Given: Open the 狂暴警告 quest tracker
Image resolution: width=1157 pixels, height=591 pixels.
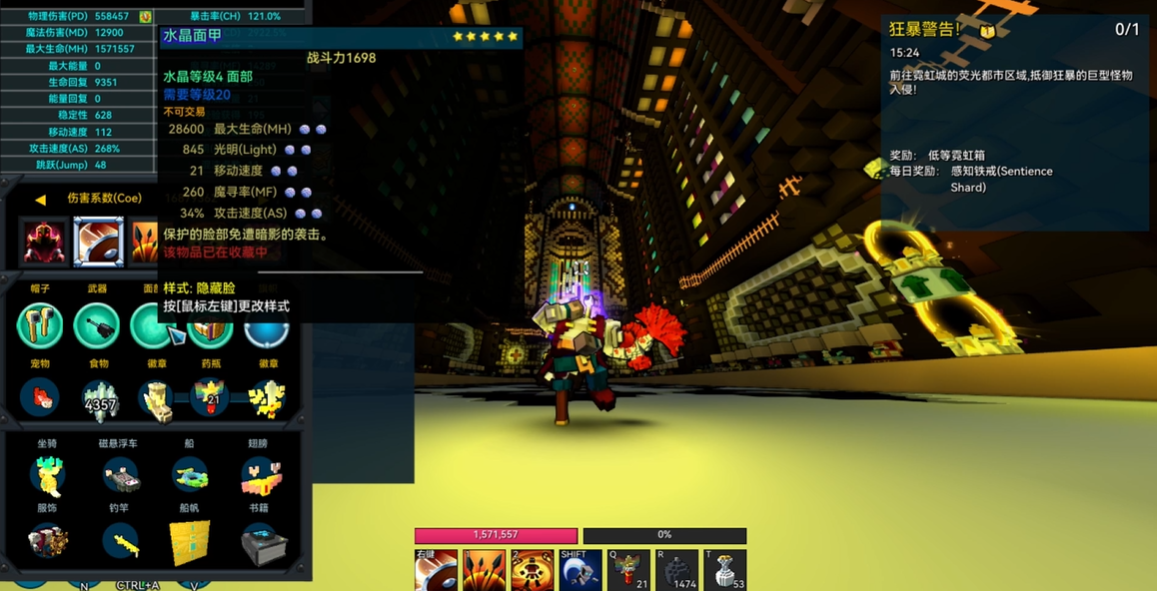Looking at the screenshot, I should coord(925,30).
